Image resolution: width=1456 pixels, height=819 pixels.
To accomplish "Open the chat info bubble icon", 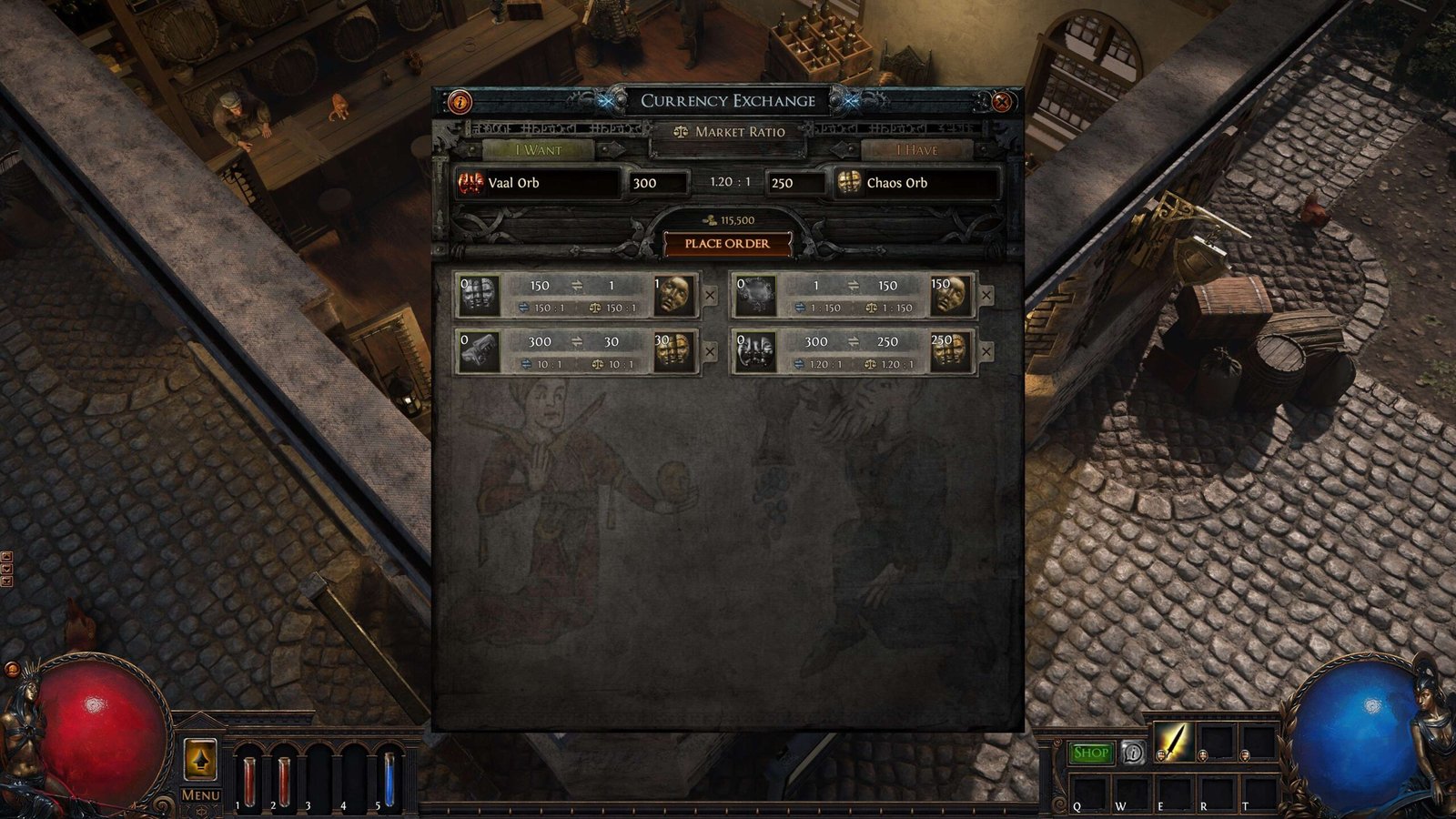I will coord(1133,753).
